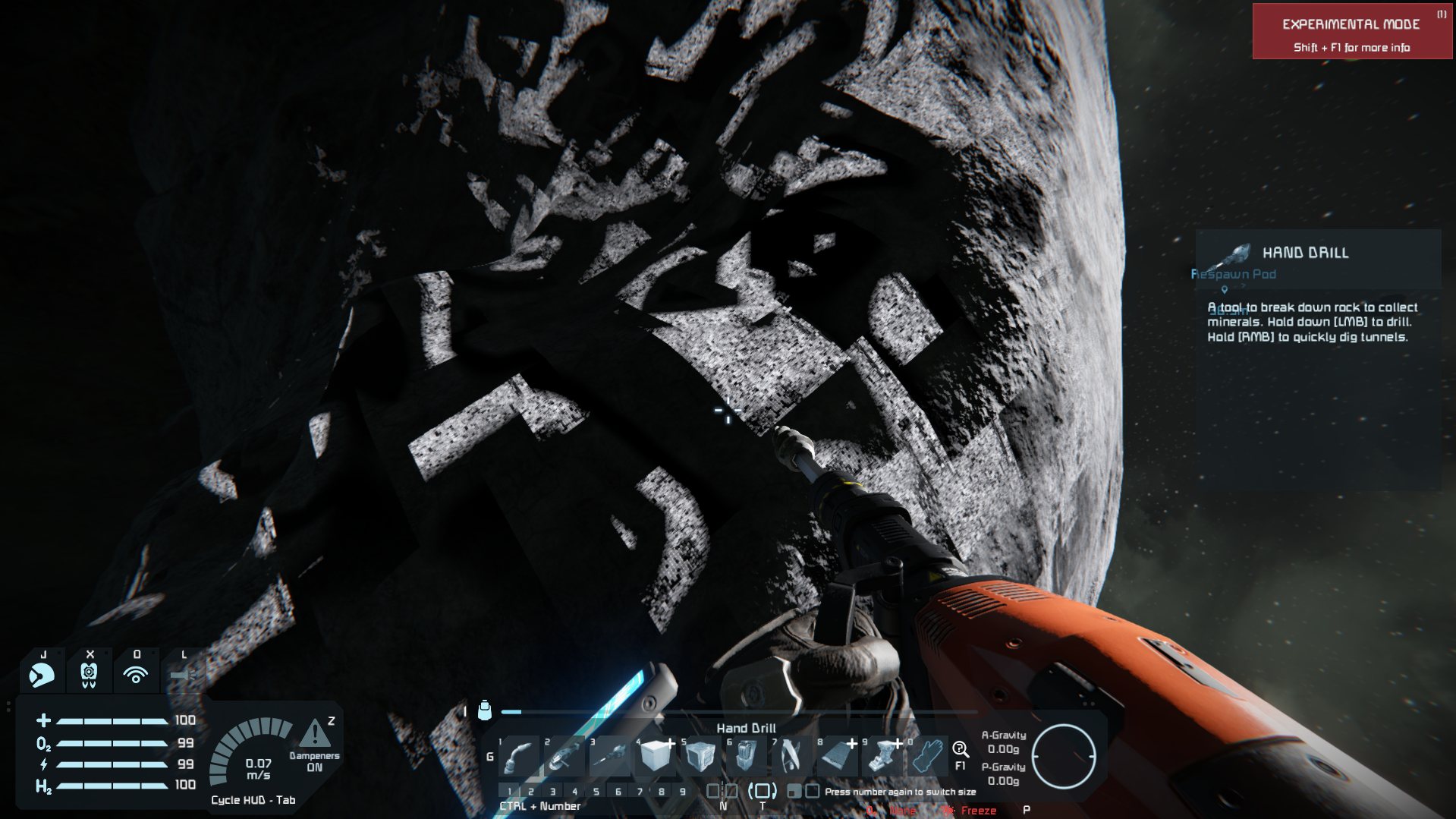Select the flat panel block in slot 8
The width and height of the screenshot is (1456, 819).
(x=837, y=757)
